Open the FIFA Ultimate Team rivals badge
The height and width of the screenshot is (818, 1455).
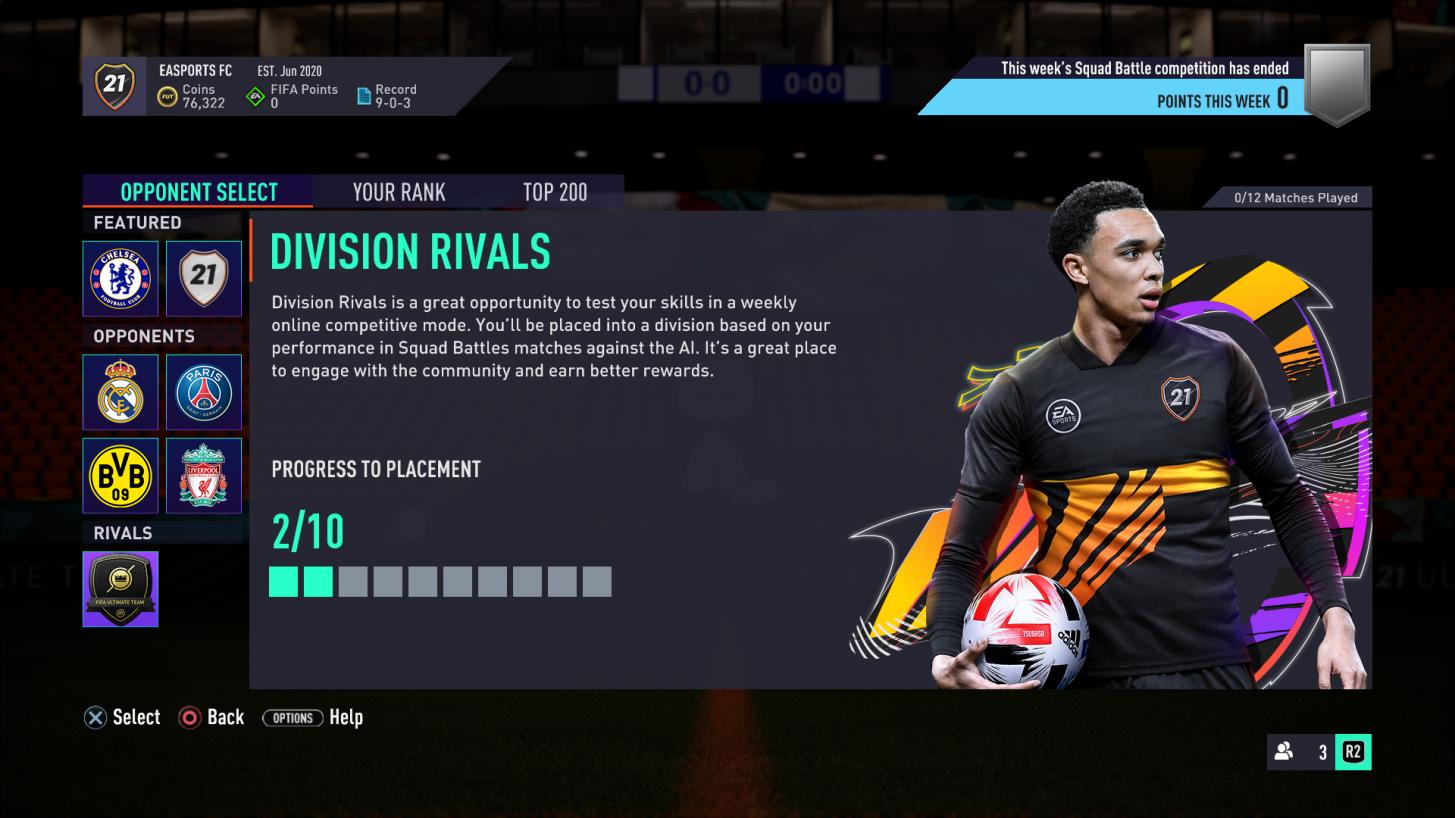point(120,589)
